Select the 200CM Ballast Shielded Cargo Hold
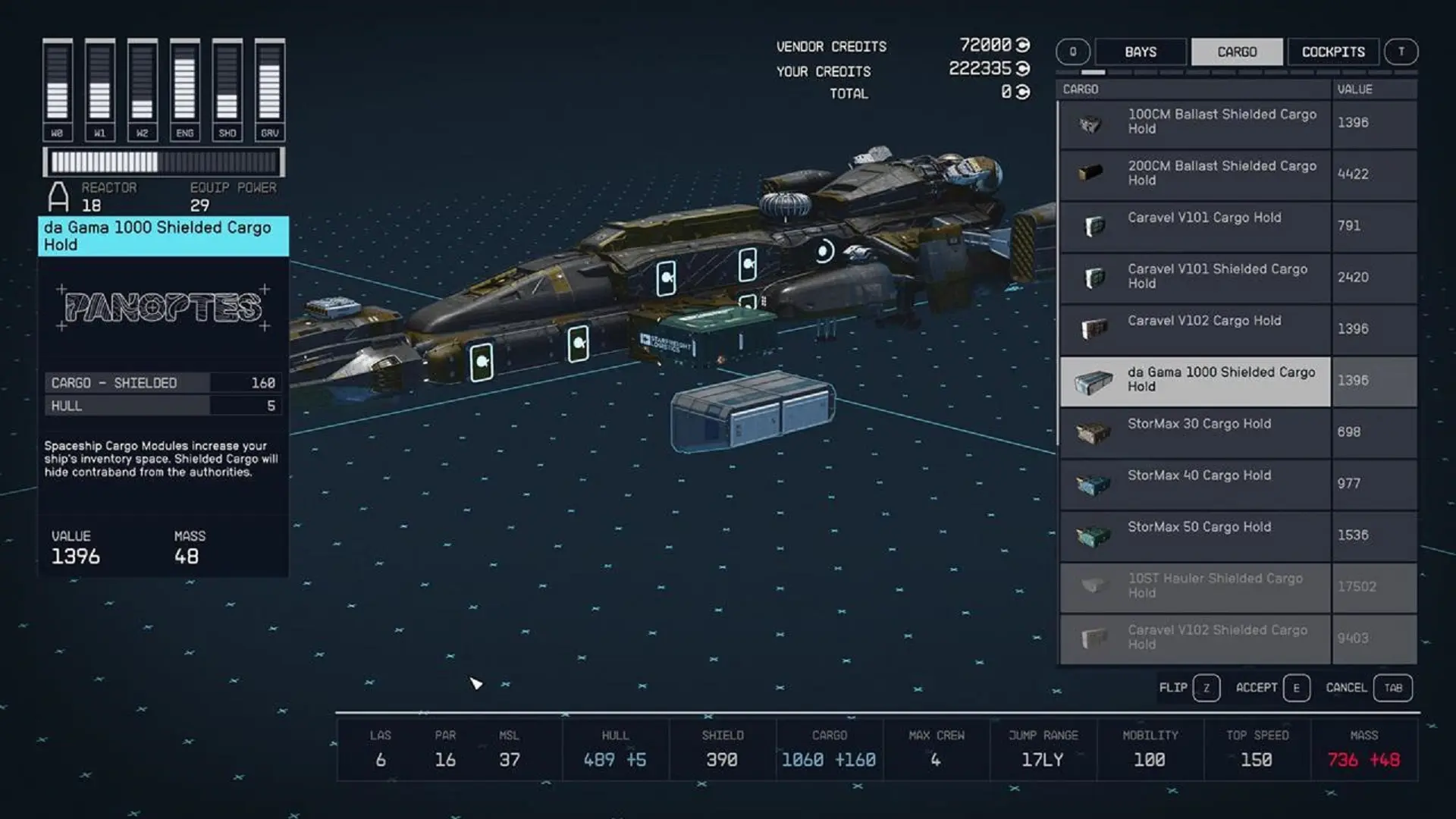 click(1221, 174)
